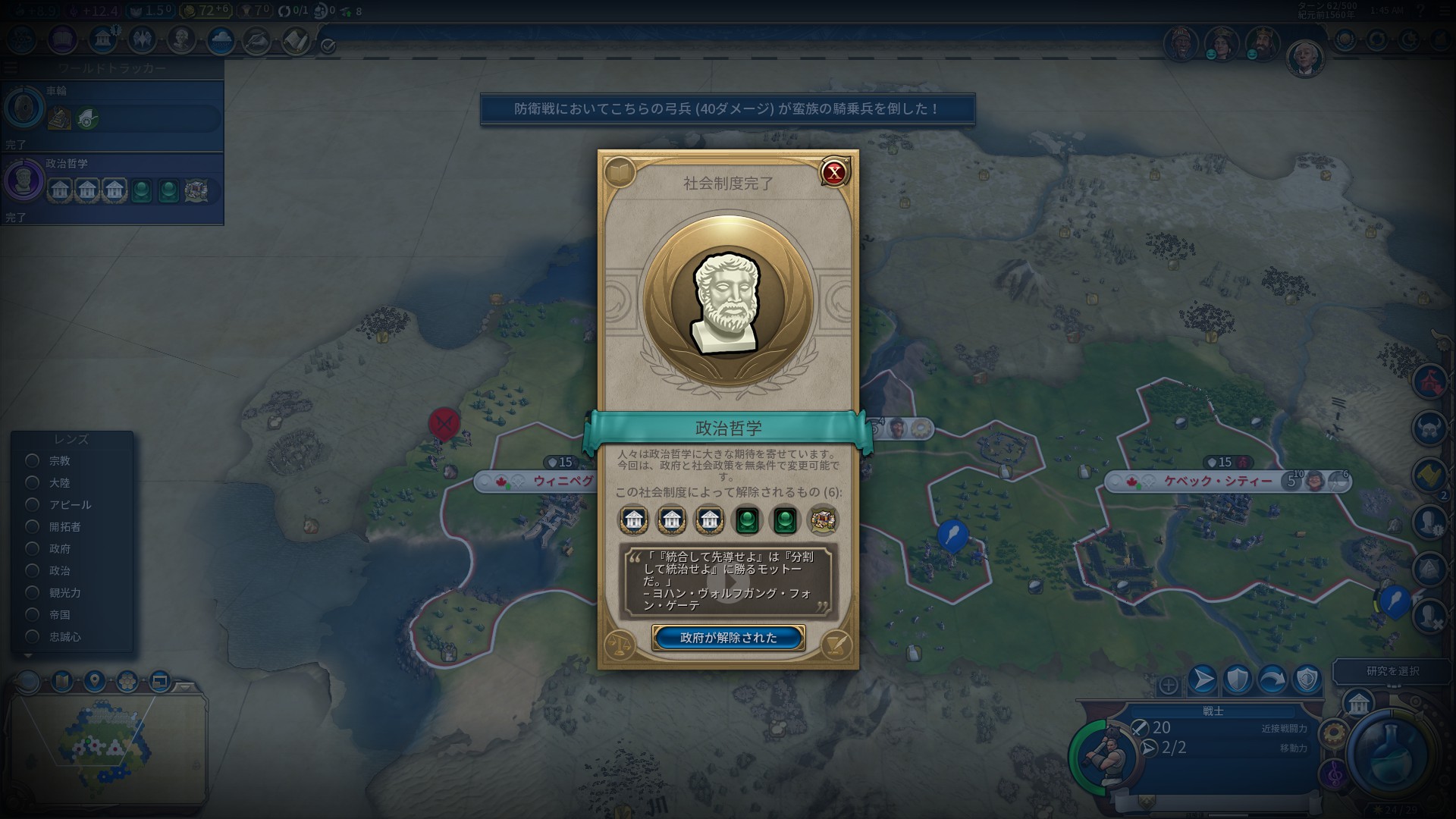Image resolution: width=1456 pixels, height=819 pixels.
Task: Open the climate panel cloud icon
Action: [220, 40]
